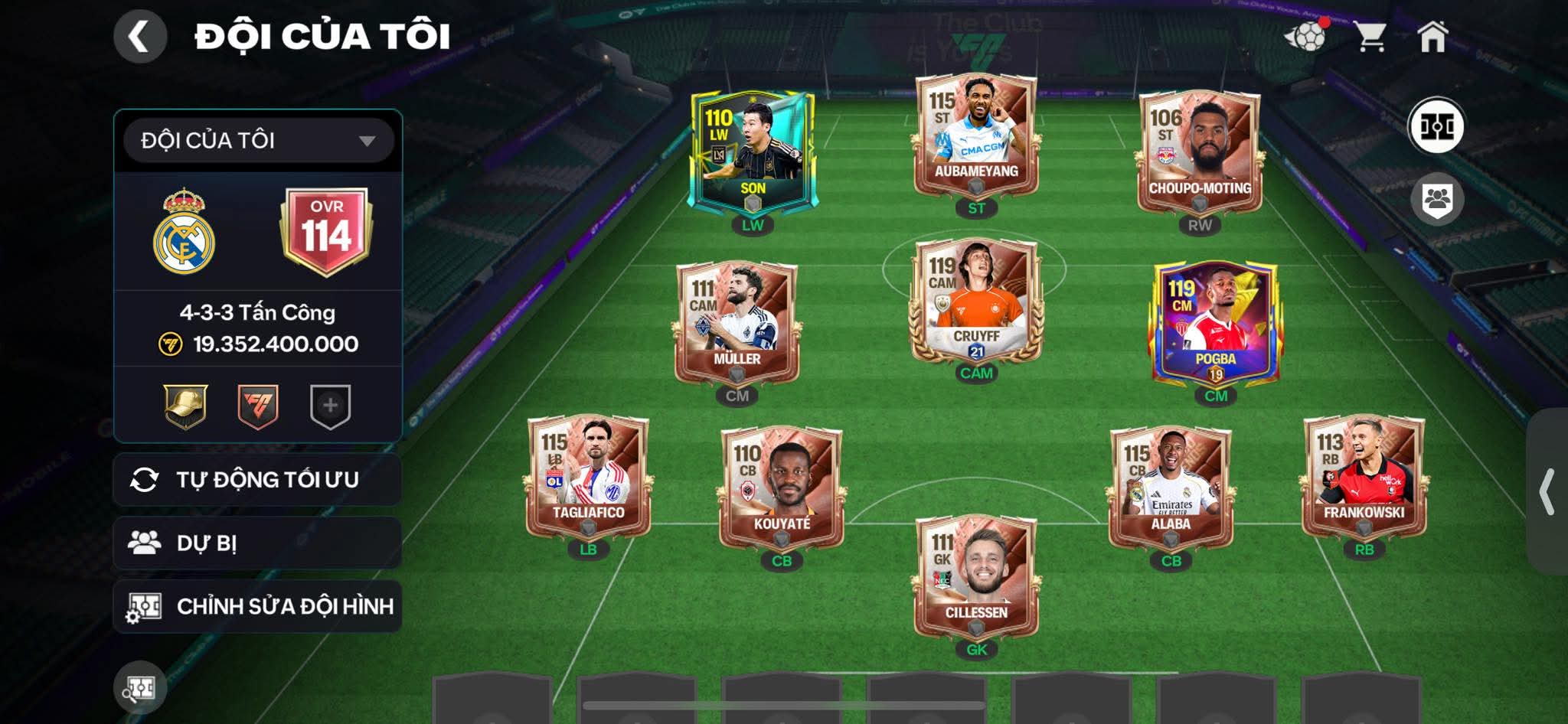Image resolution: width=1568 pixels, height=724 pixels.
Task: Open the DỰ BỊ substitutes menu
Action: coord(257,543)
